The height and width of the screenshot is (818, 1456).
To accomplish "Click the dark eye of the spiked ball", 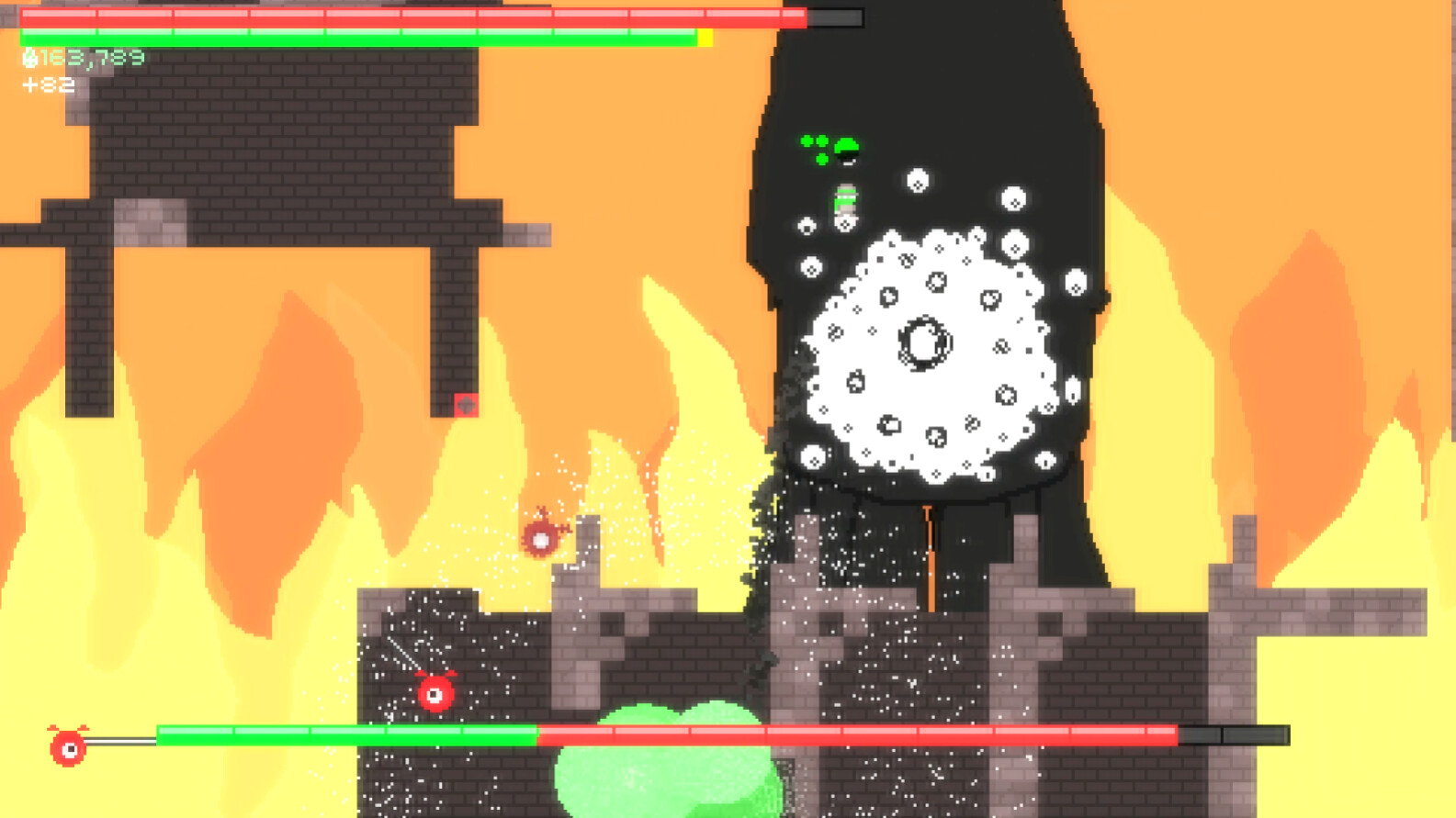I will (x=925, y=343).
